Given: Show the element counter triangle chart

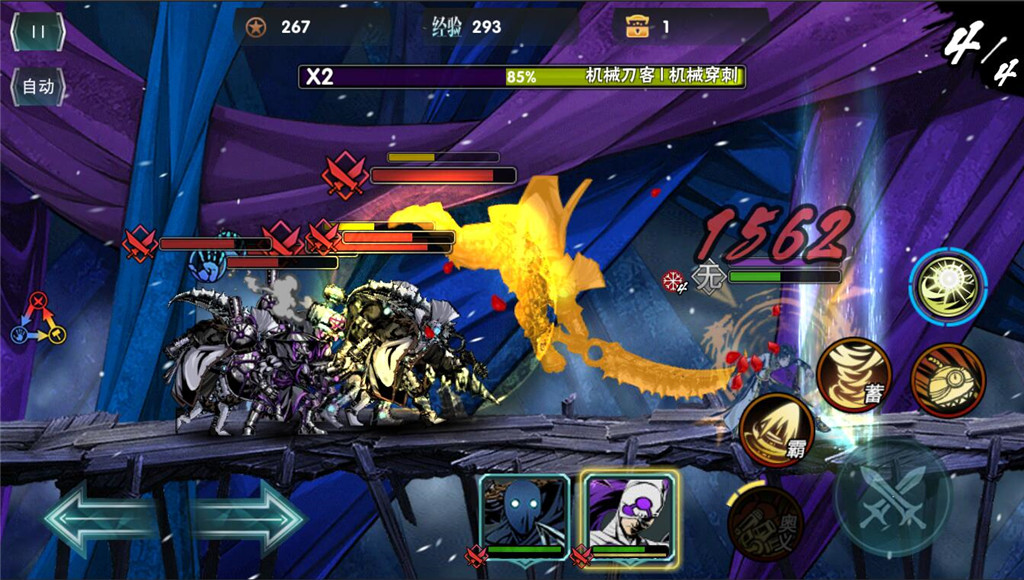Looking at the screenshot, I should 38,319.
